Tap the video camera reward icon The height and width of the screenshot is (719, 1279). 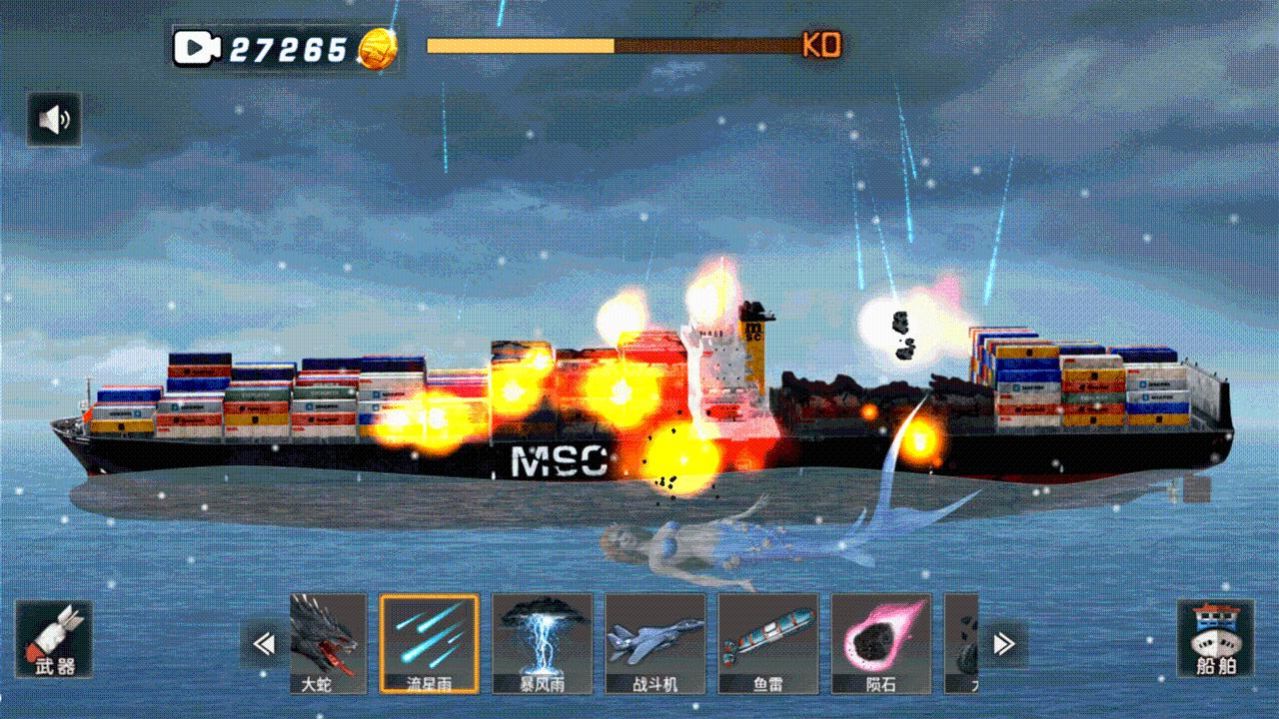[x=196, y=47]
